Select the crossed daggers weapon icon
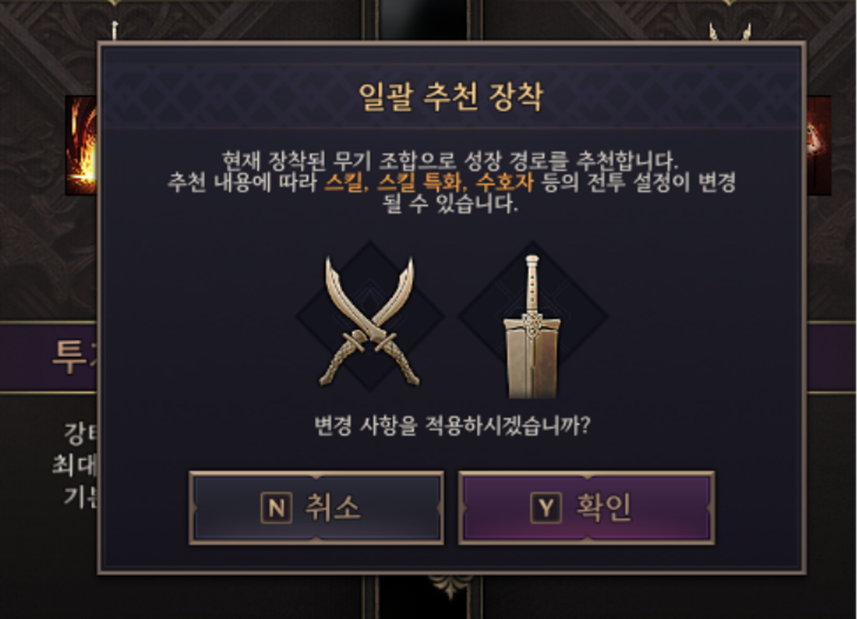 tap(369, 320)
